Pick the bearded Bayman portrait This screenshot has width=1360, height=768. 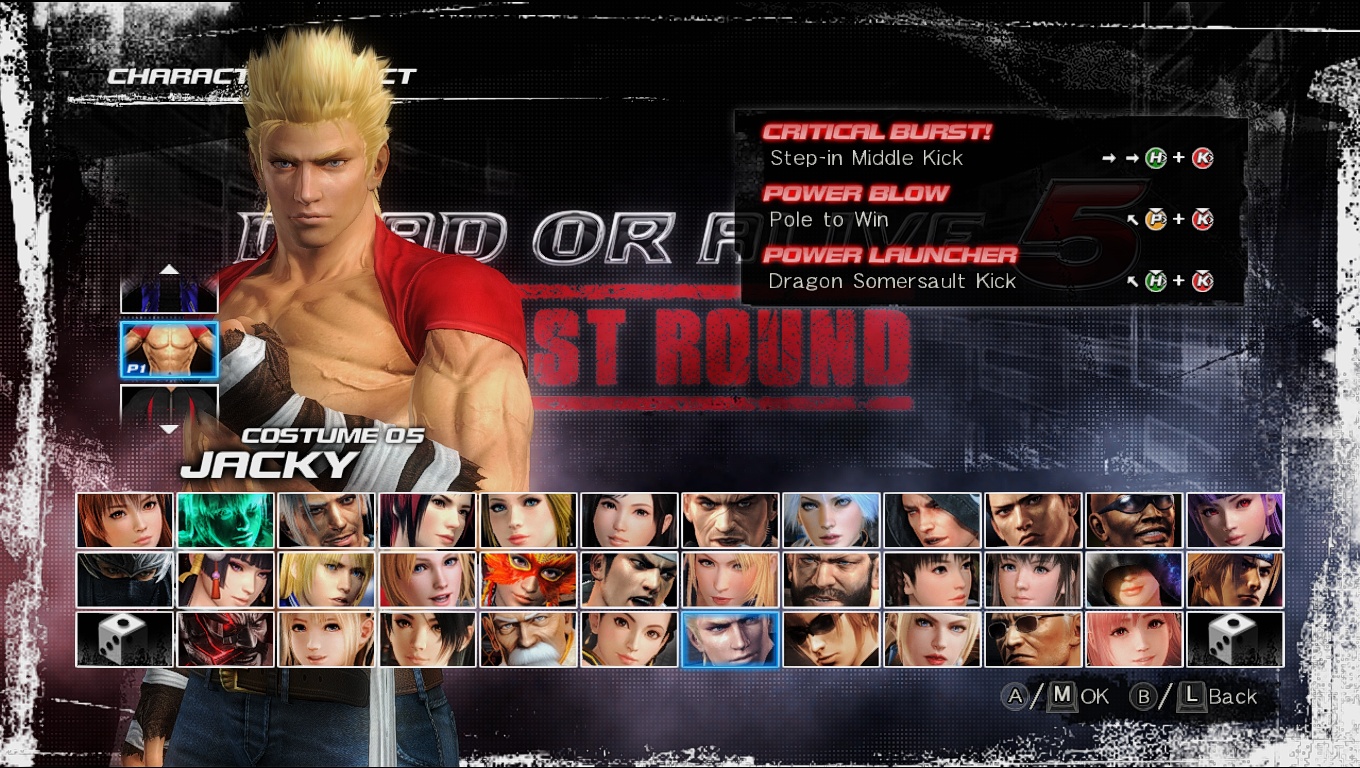pyautogui.click(x=831, y=580)
